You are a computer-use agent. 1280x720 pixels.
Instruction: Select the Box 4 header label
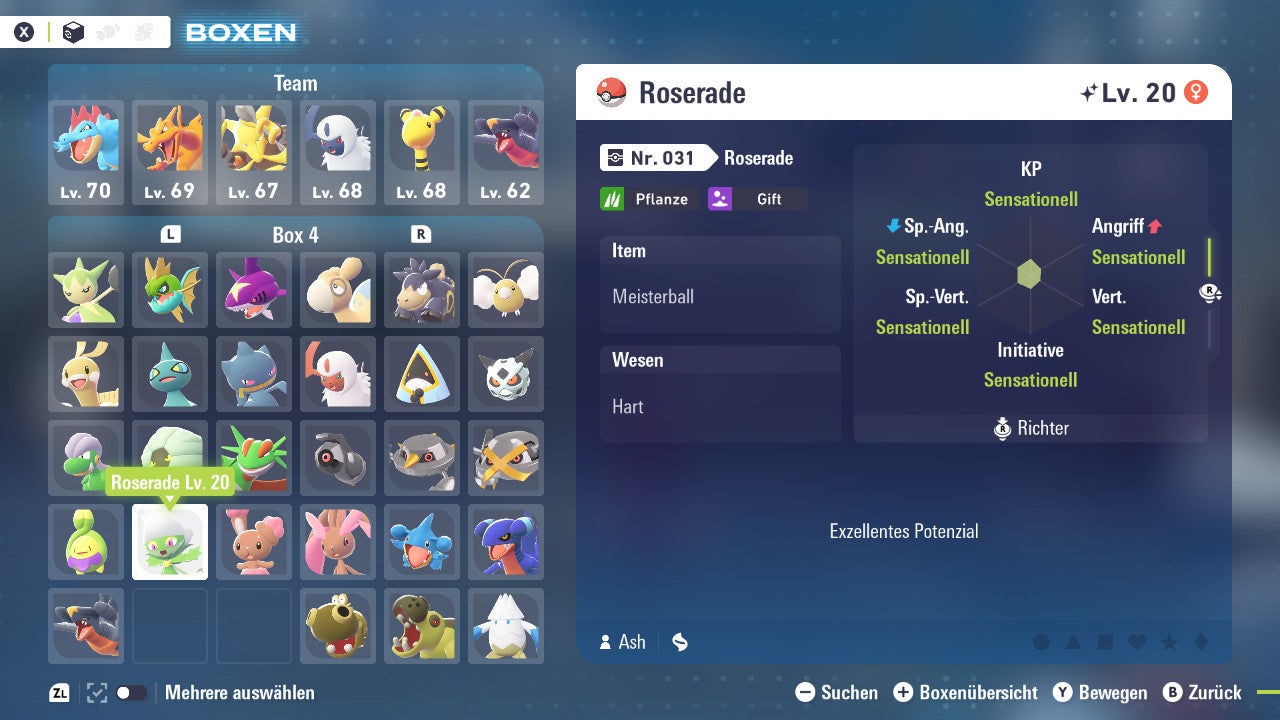click(296, 234)
